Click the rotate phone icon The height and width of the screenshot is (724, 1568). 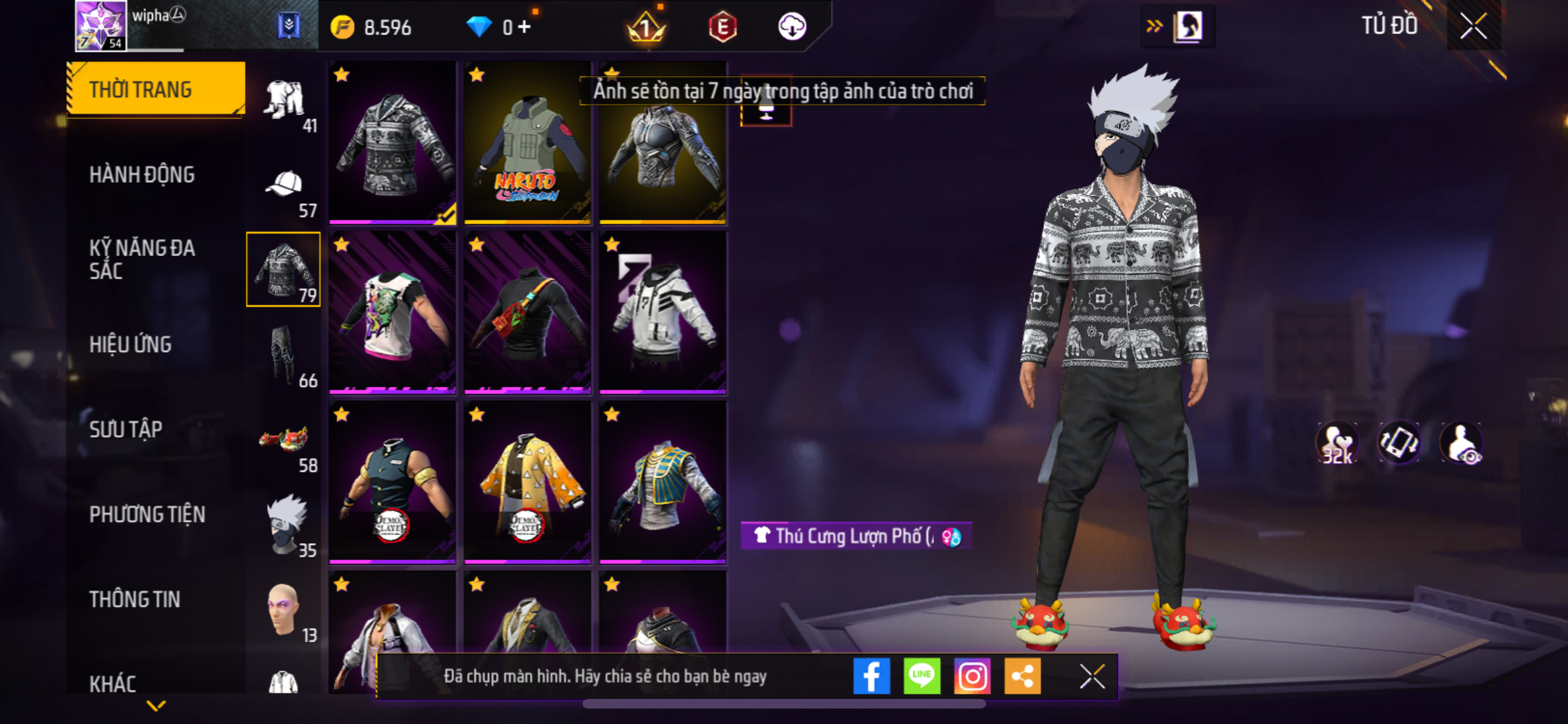tap(1399, 443)
